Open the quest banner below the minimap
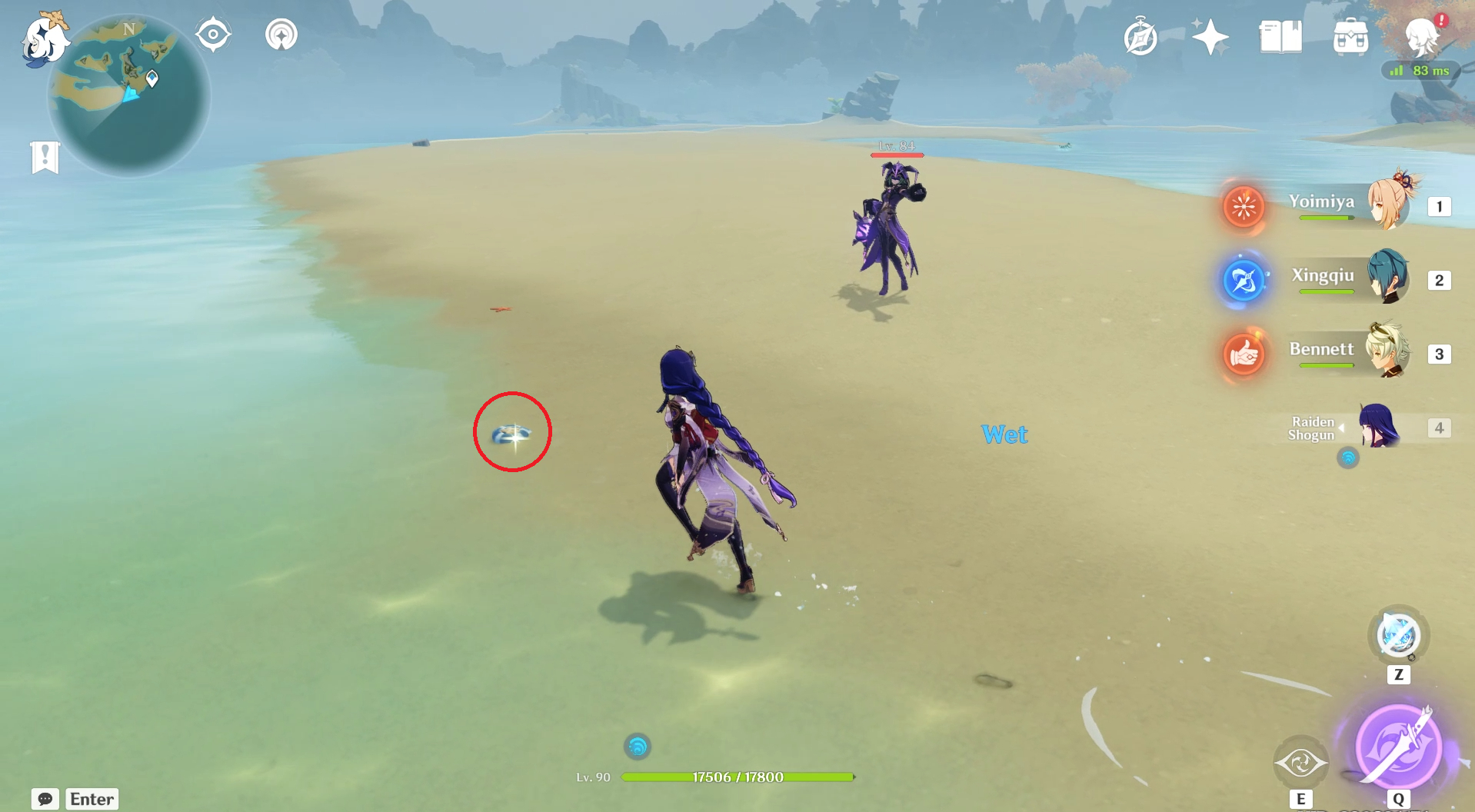 (x=46, y=157)
